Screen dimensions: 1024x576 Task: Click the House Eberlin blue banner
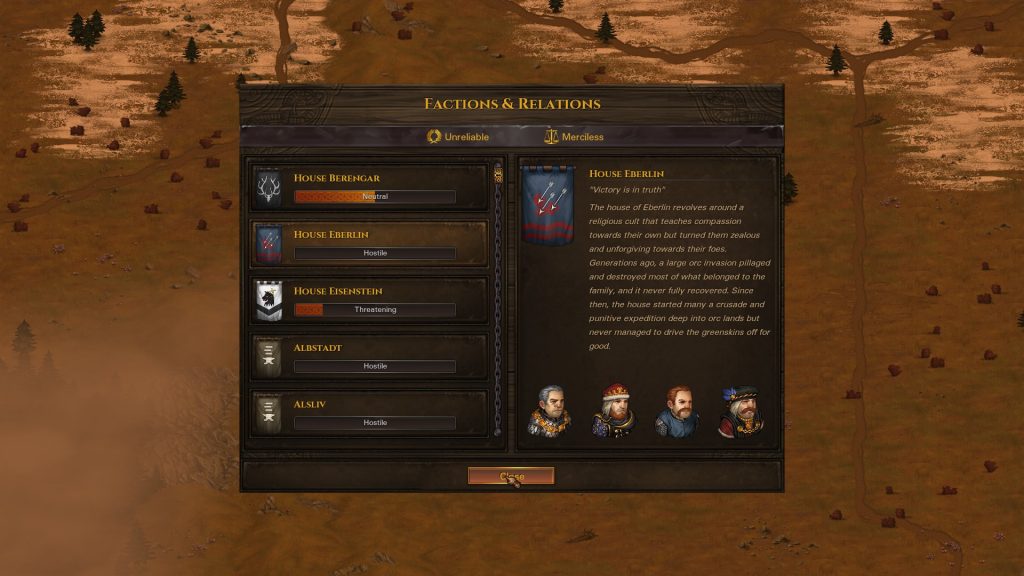[x=548, y=205]
